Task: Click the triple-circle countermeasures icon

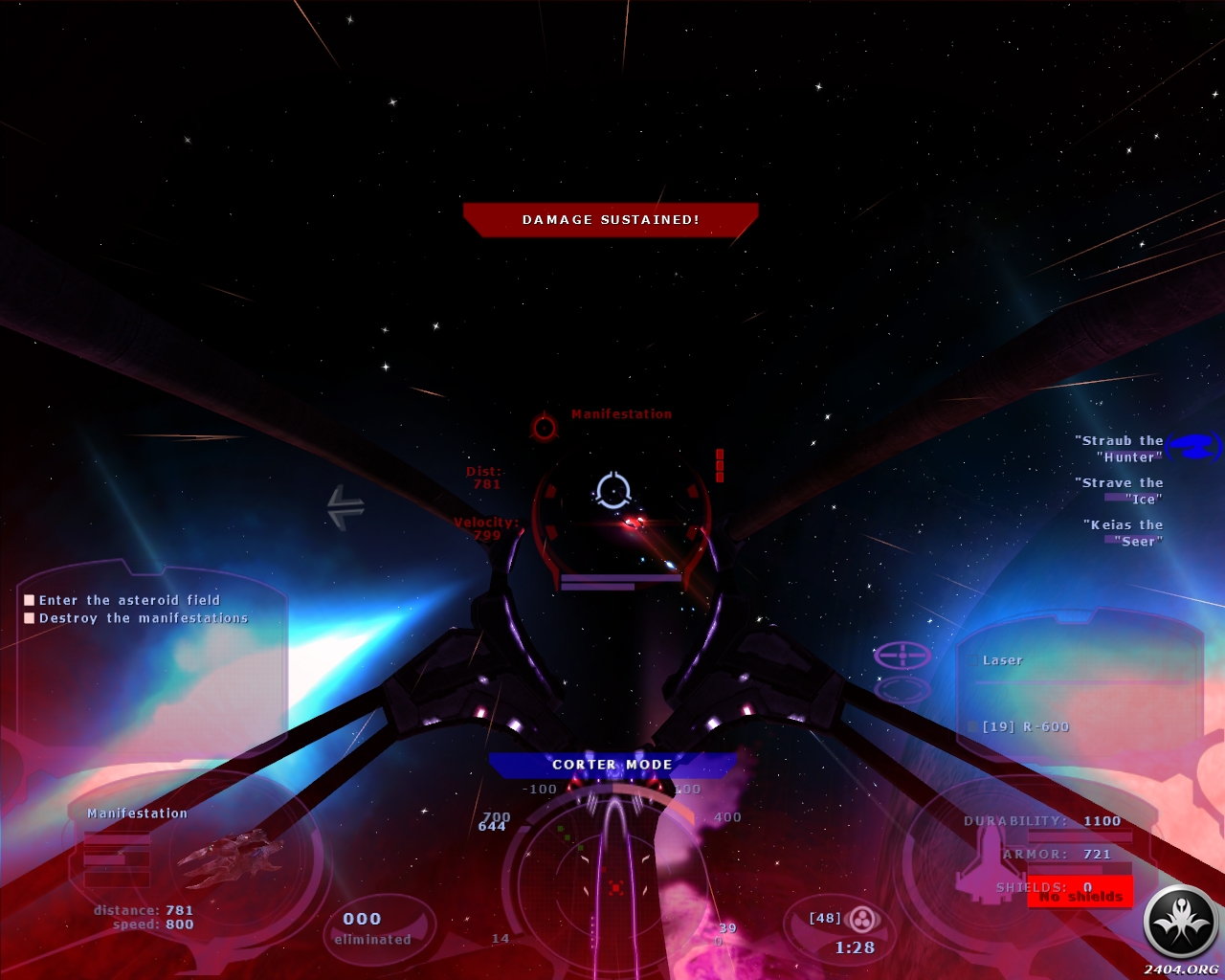Action: pos(863,920)
